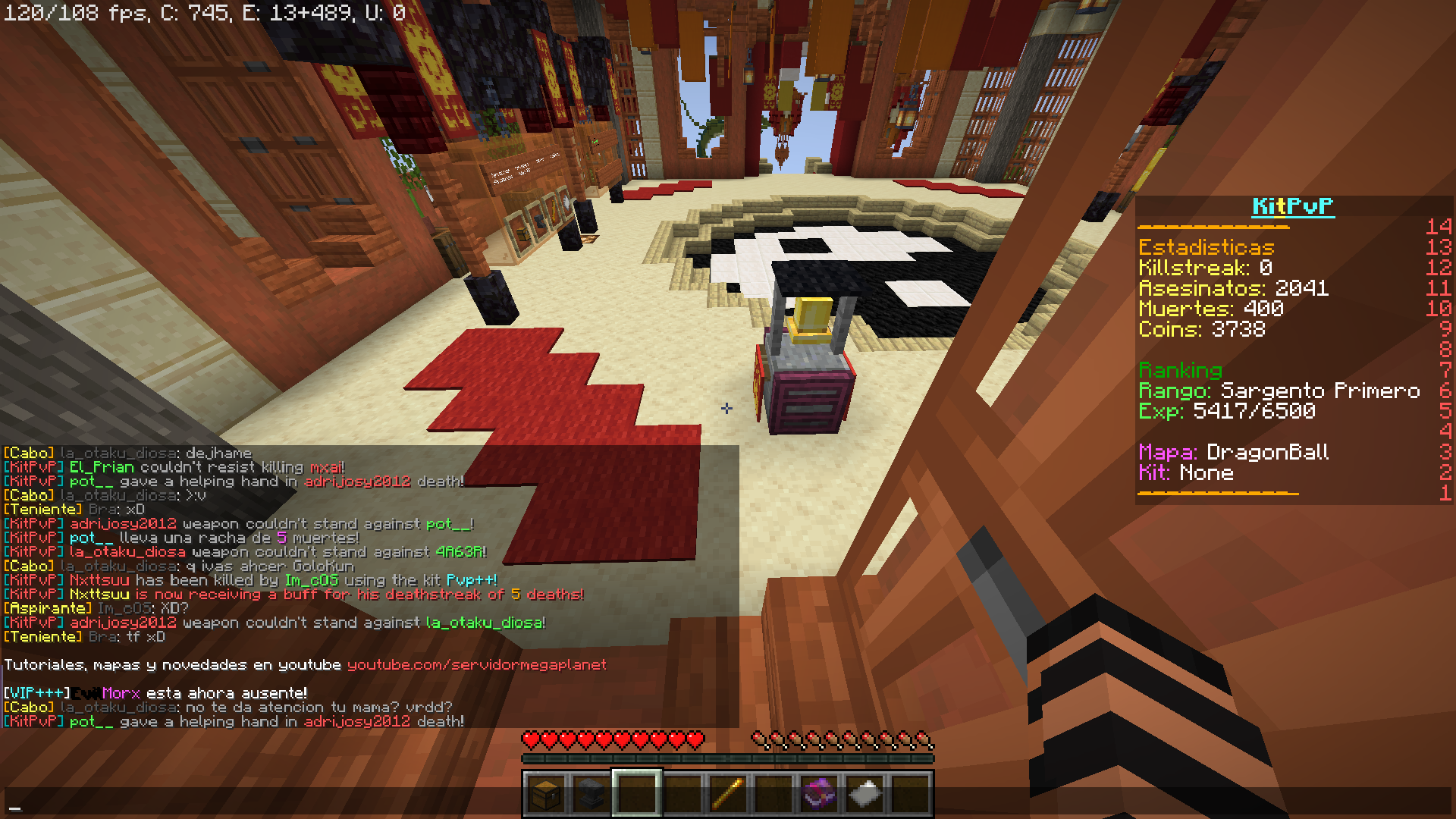The image size is (1456, 819).
Task: Select the anvil hotbar slot
Action: pos(591,794)
